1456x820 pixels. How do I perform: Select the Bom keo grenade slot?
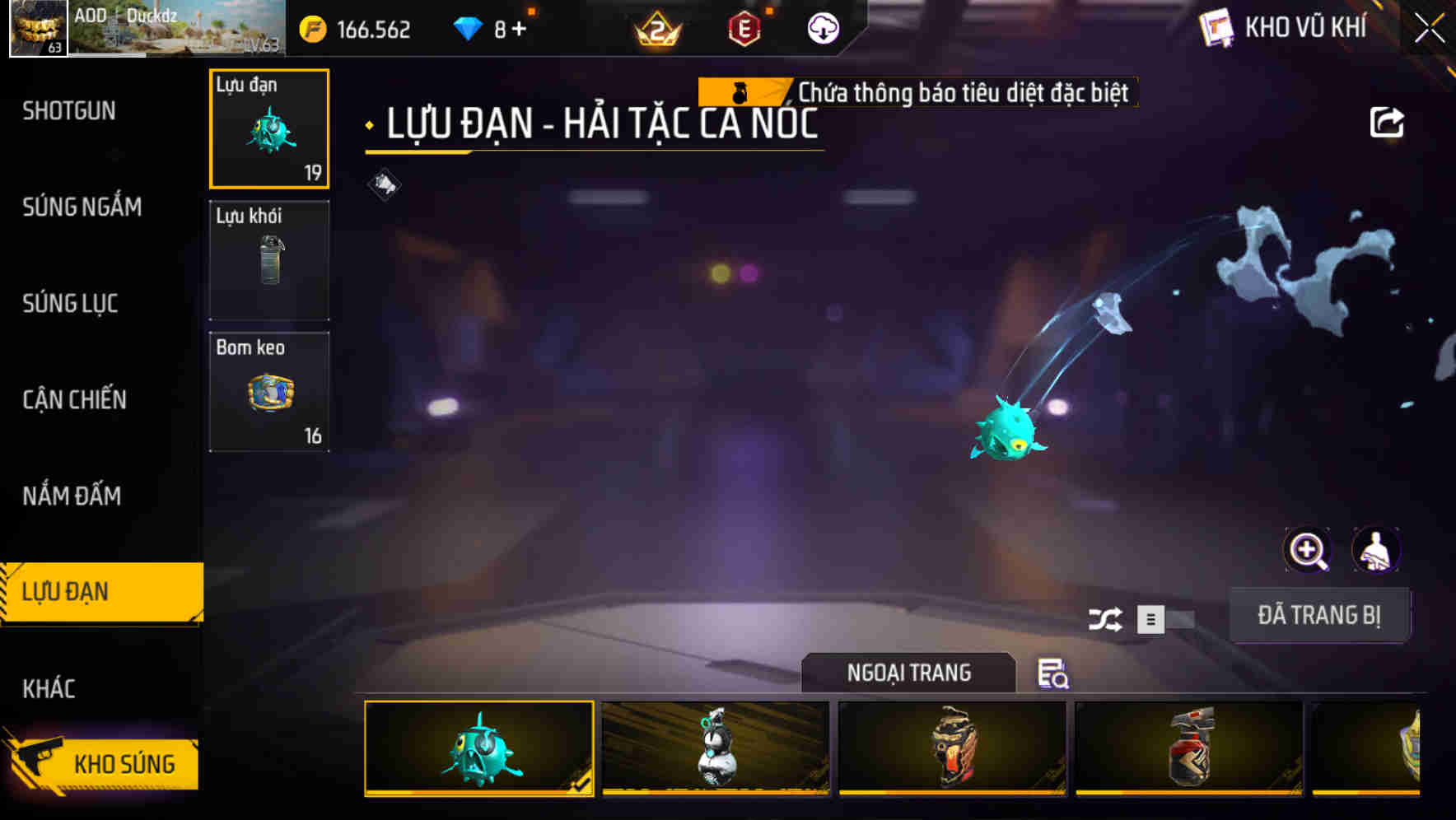[269, 390]
